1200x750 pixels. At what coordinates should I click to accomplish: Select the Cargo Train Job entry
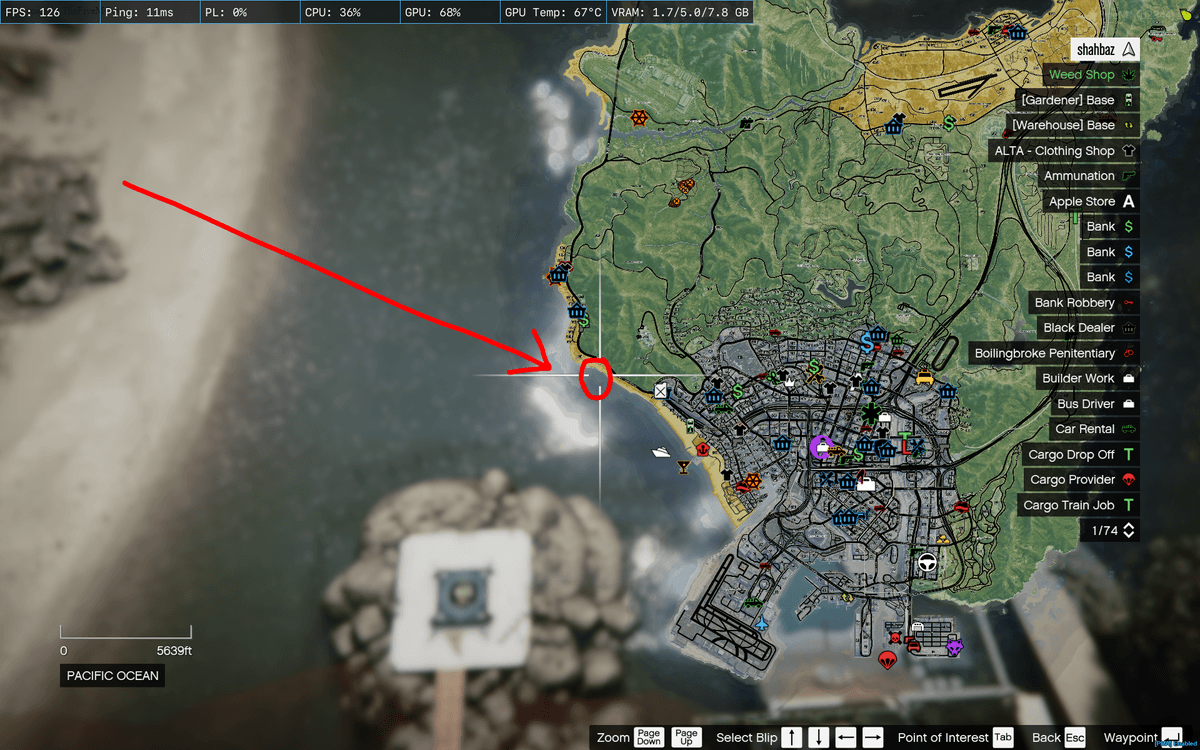pos(1077,505)
